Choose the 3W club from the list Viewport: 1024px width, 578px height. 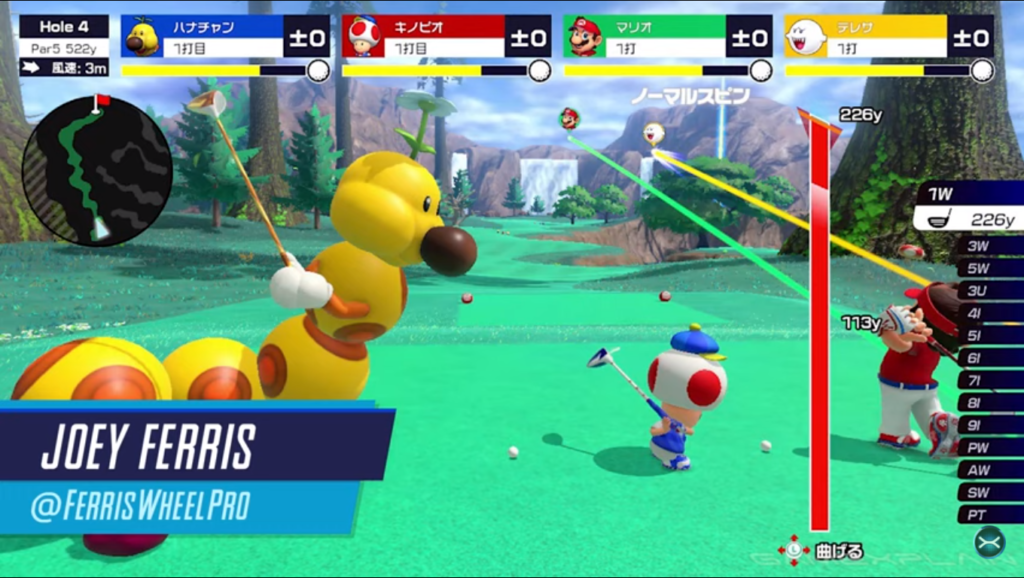pyautogui.click(x=987, y=245)
